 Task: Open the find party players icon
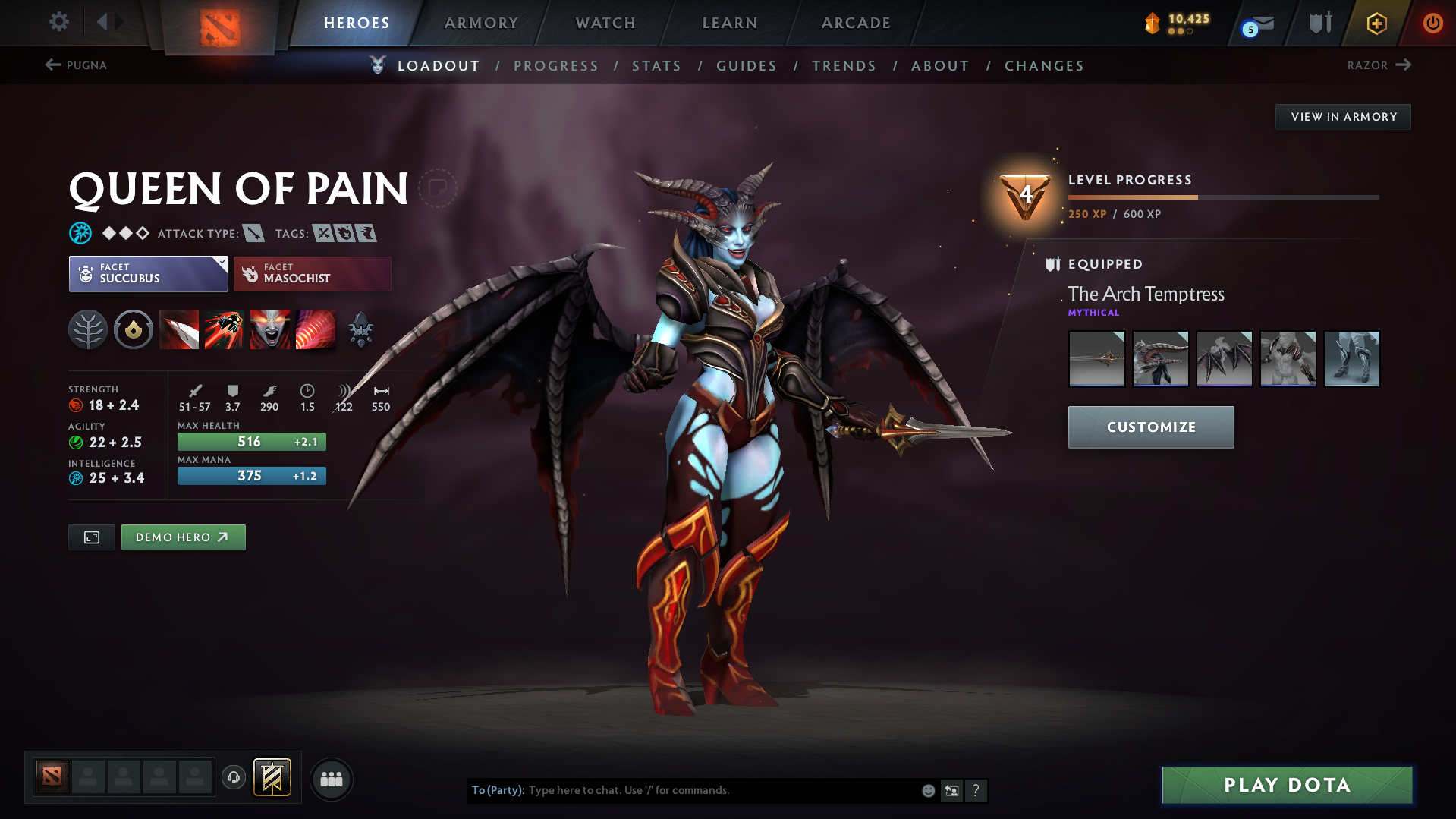point(331,779)
